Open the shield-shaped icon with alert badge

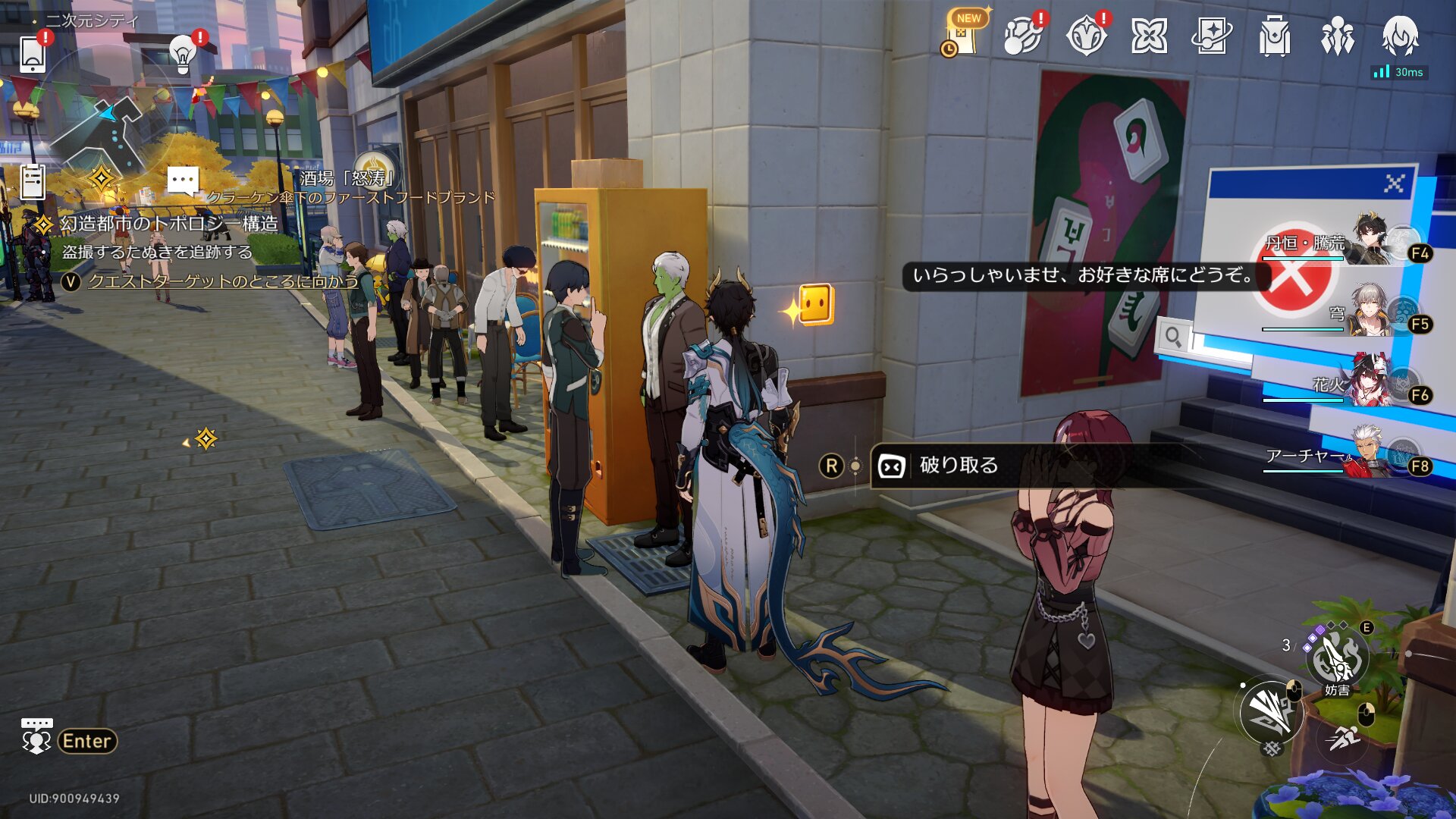click(1086, 36)
